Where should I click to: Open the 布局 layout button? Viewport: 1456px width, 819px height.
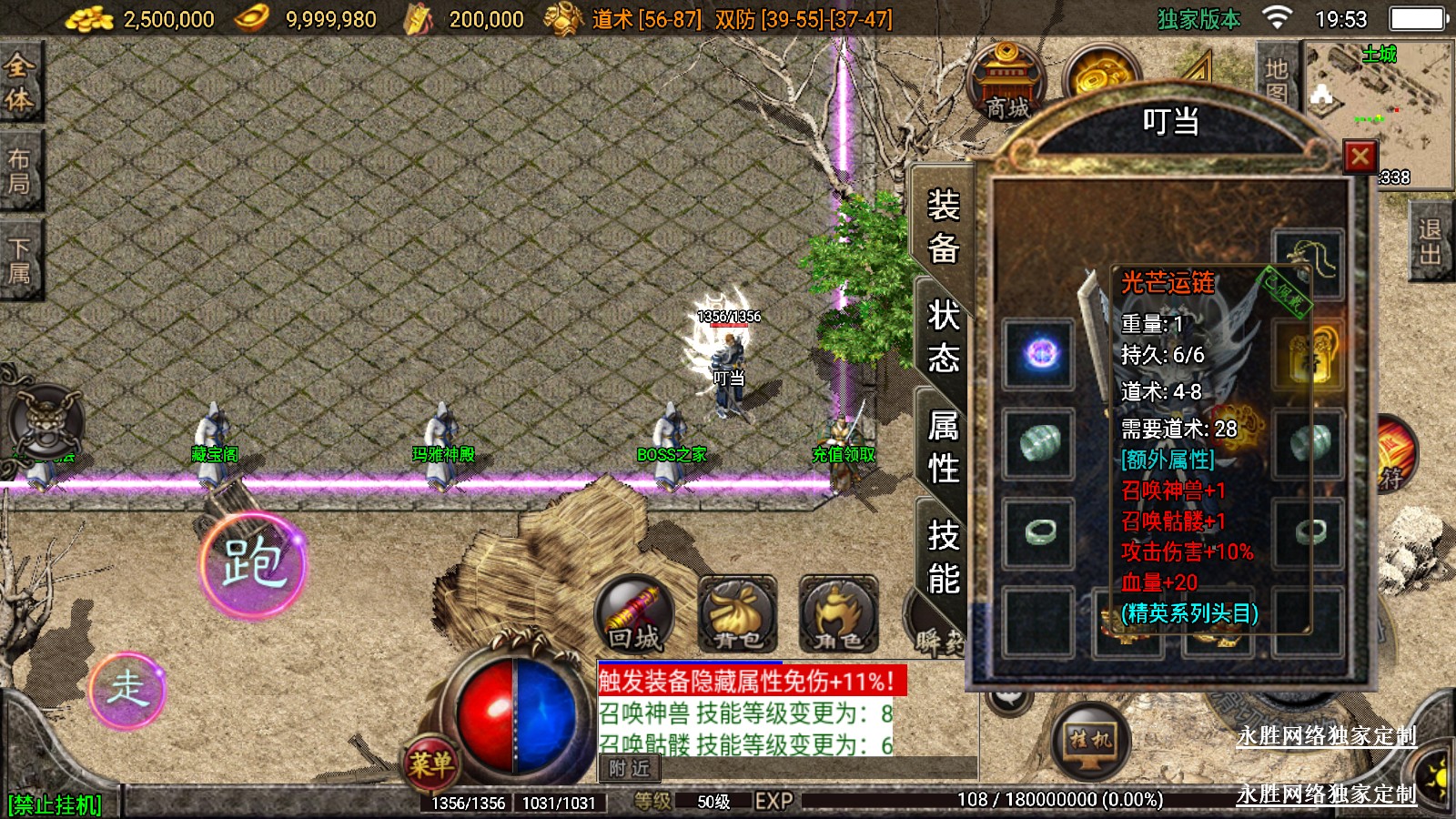[x=19, y=171]
